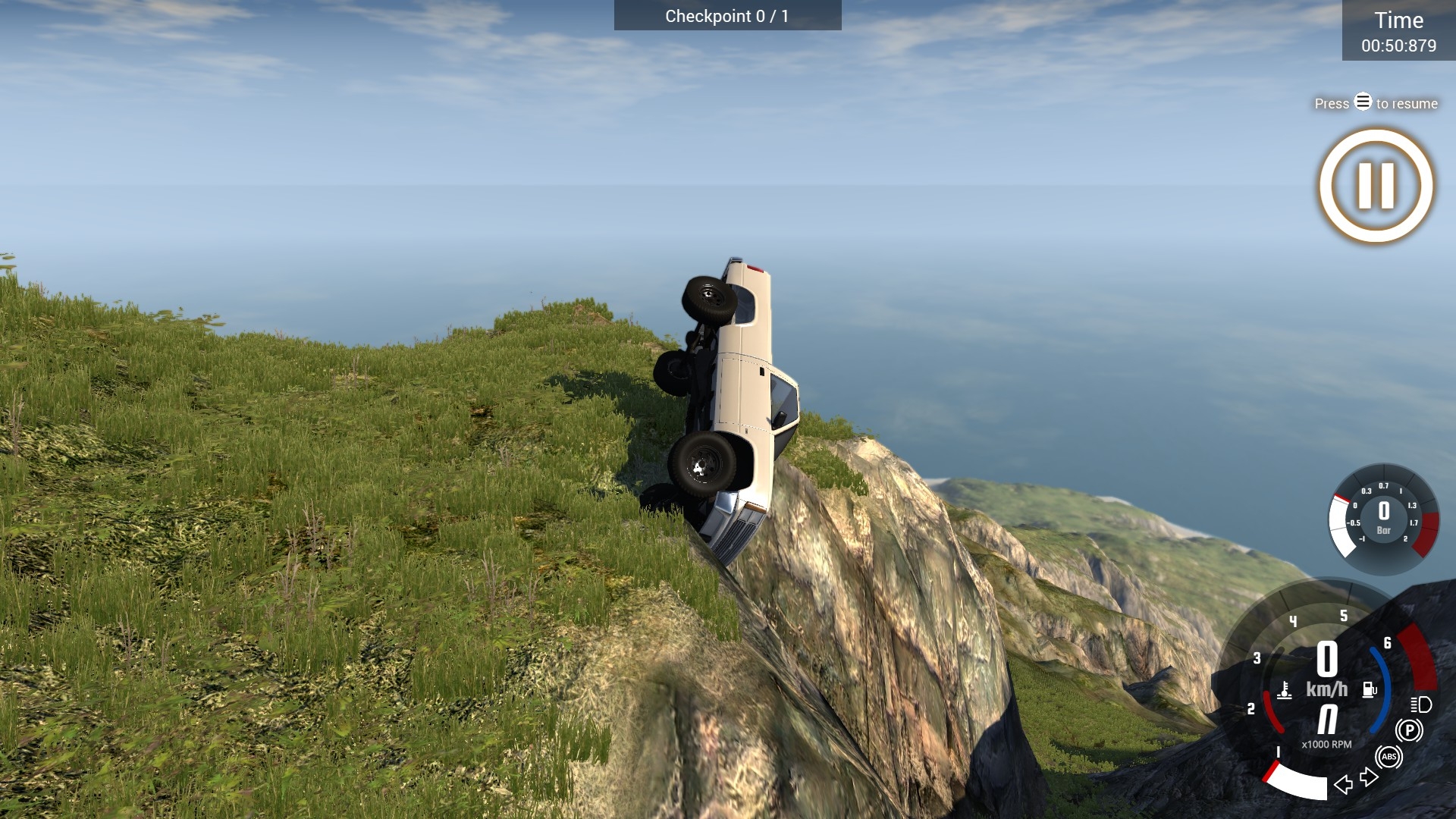Click the fuel gauge icon
1456x819 pixels.
pos(1370,689)
